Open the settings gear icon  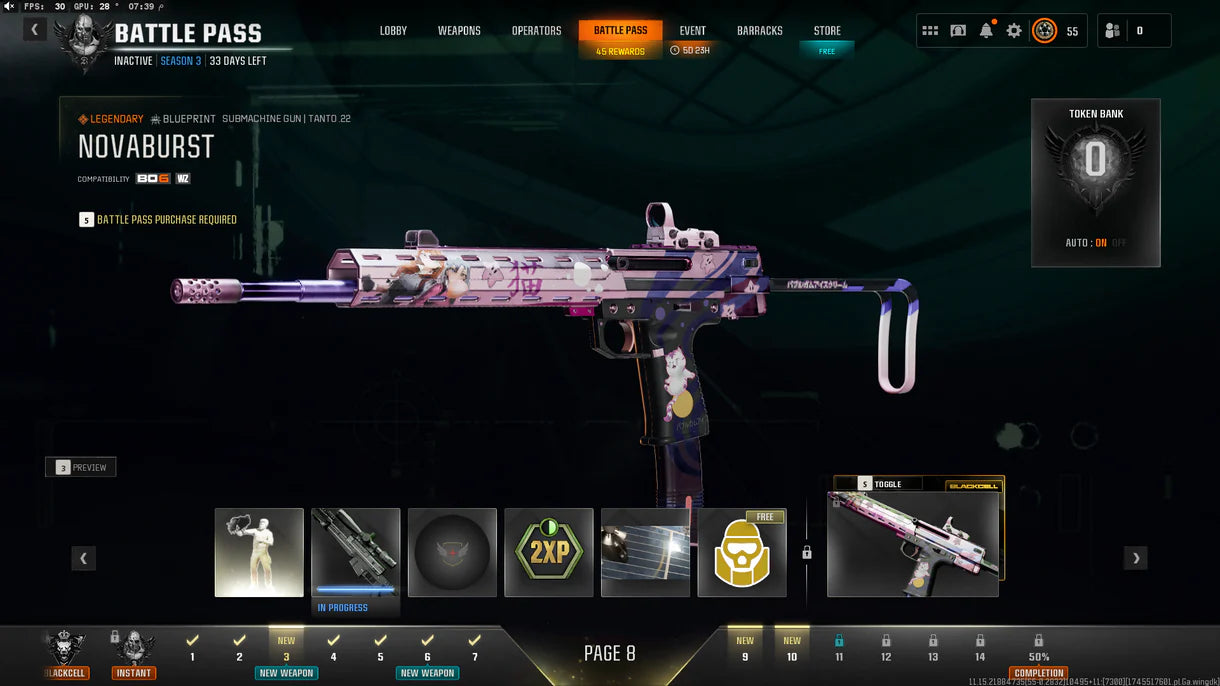[x=1014, y=31]
